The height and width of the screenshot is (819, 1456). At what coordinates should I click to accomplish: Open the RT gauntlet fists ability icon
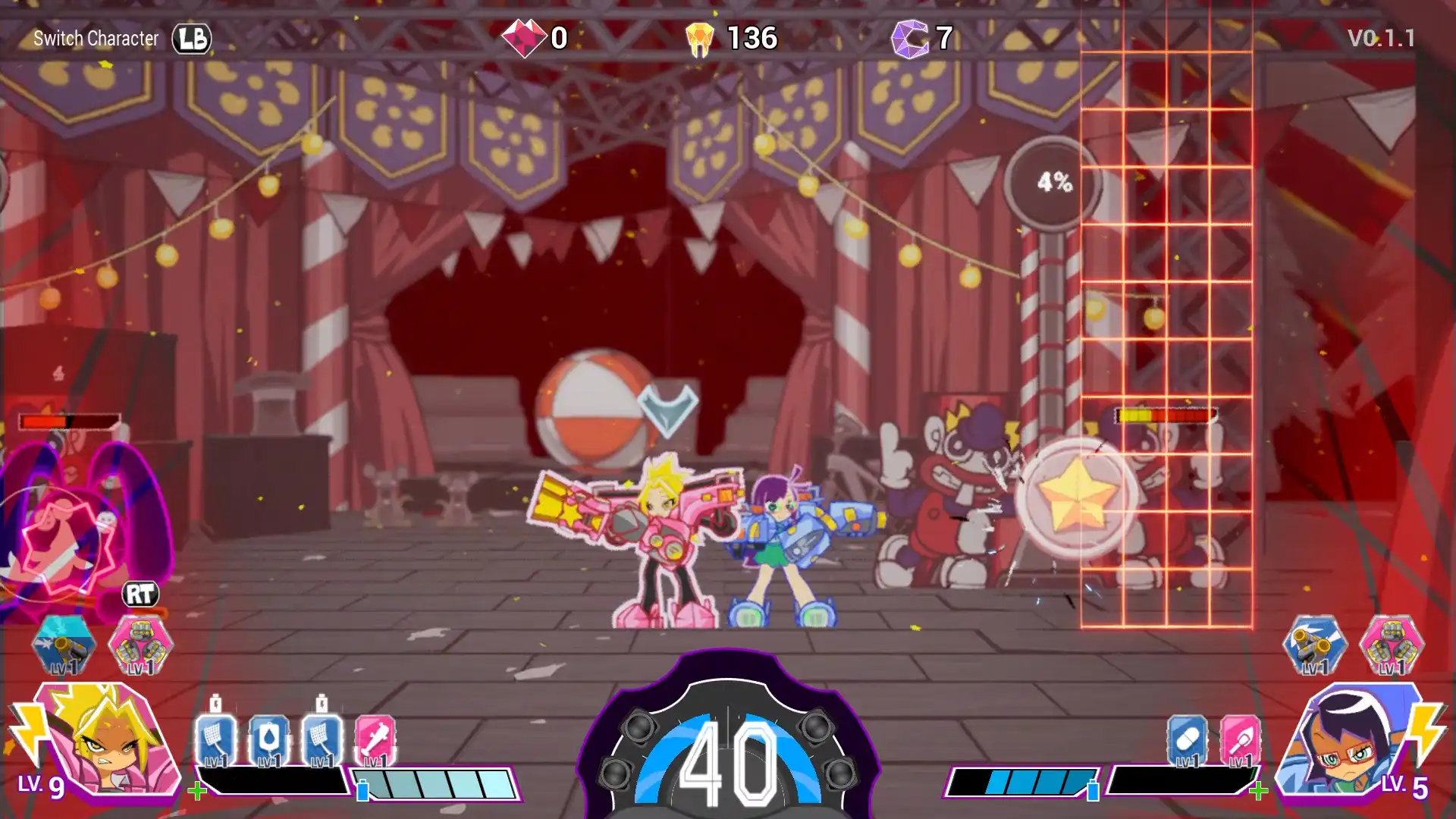(x=140, y=645)
